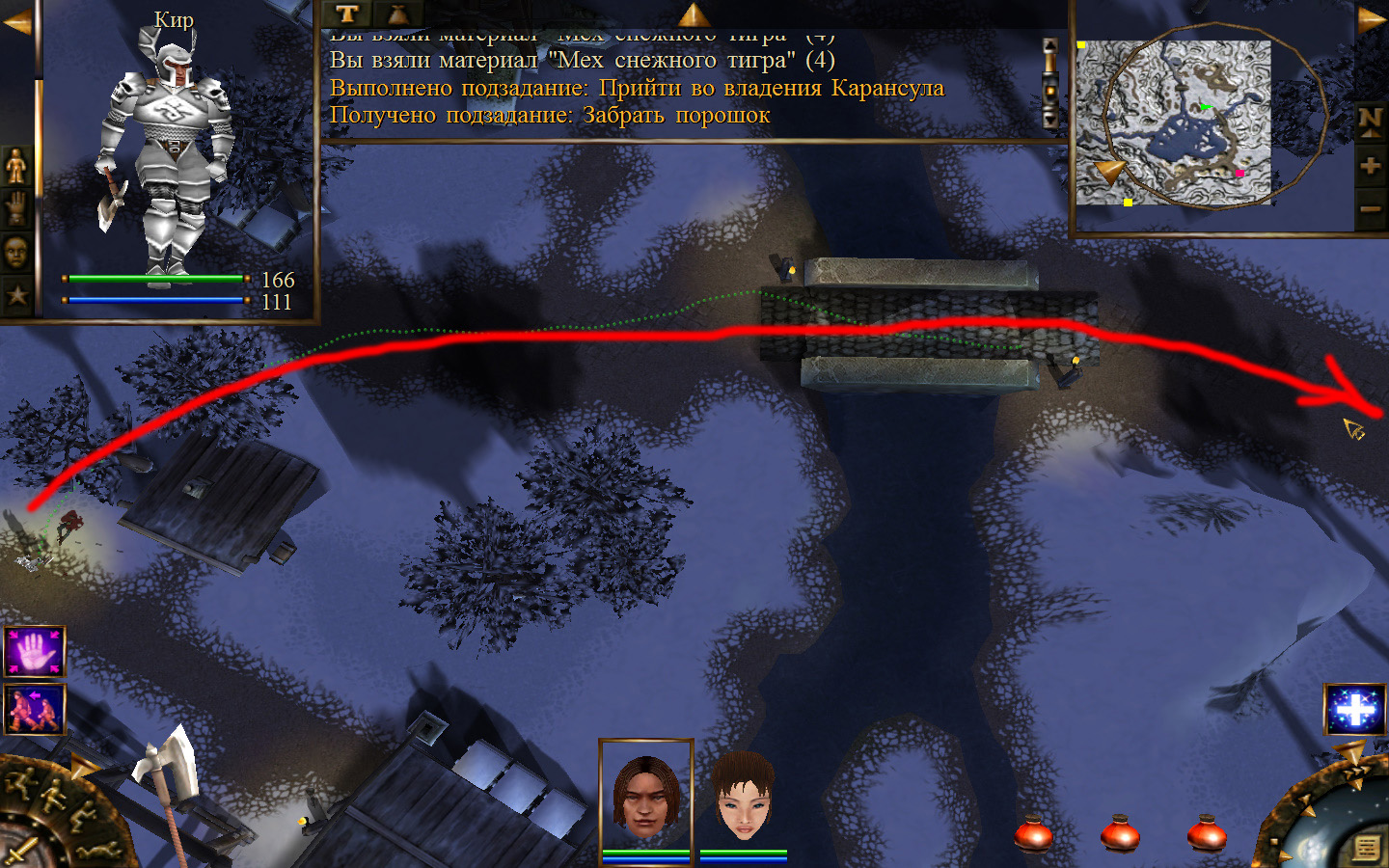Select the dark-haired male hero portrait

[645, 795]
